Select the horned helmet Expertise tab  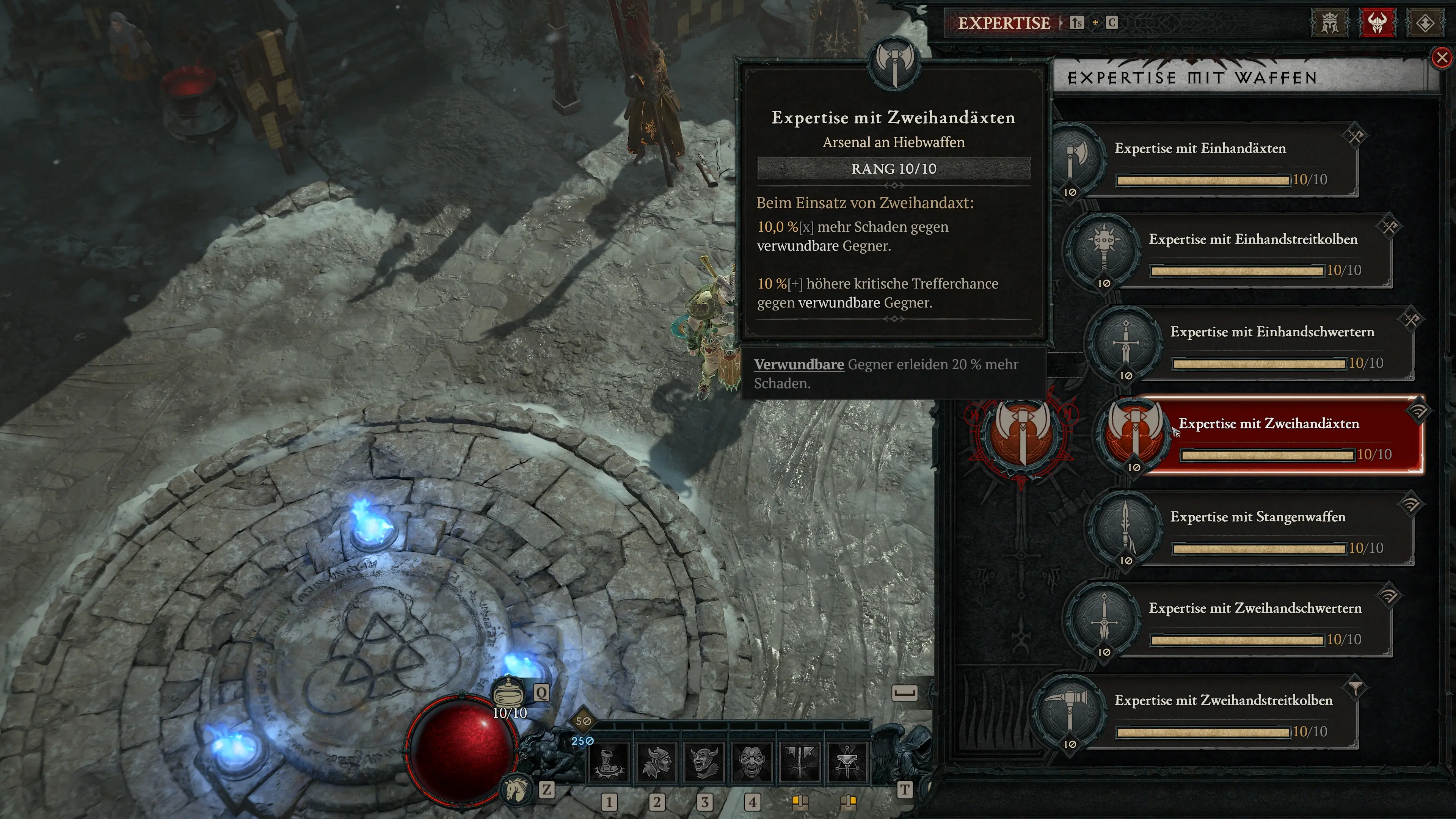(x=1378, y=23)
